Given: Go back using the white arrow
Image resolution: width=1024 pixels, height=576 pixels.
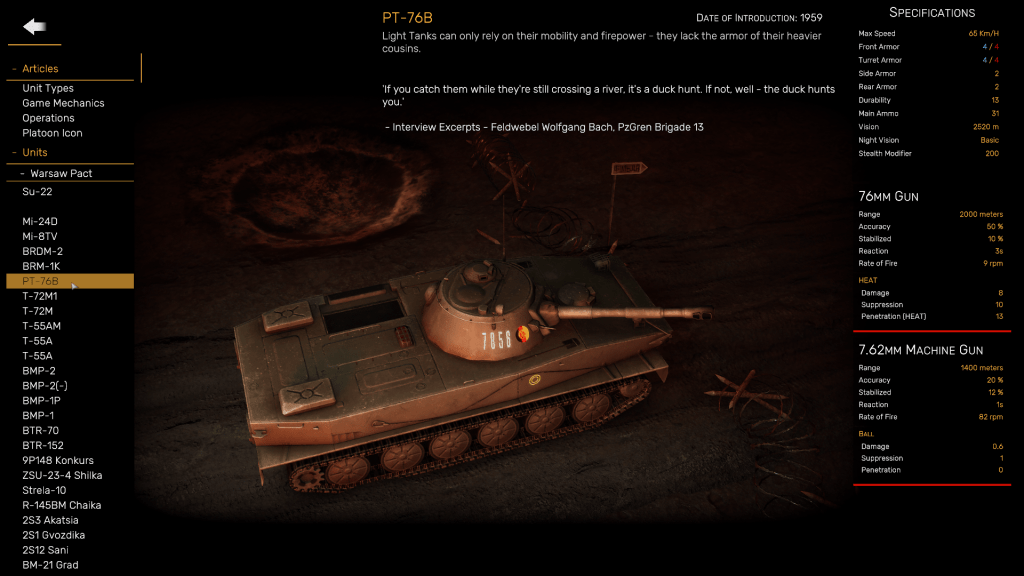Looking at the screenshot, I should click(x=35, y=27).
